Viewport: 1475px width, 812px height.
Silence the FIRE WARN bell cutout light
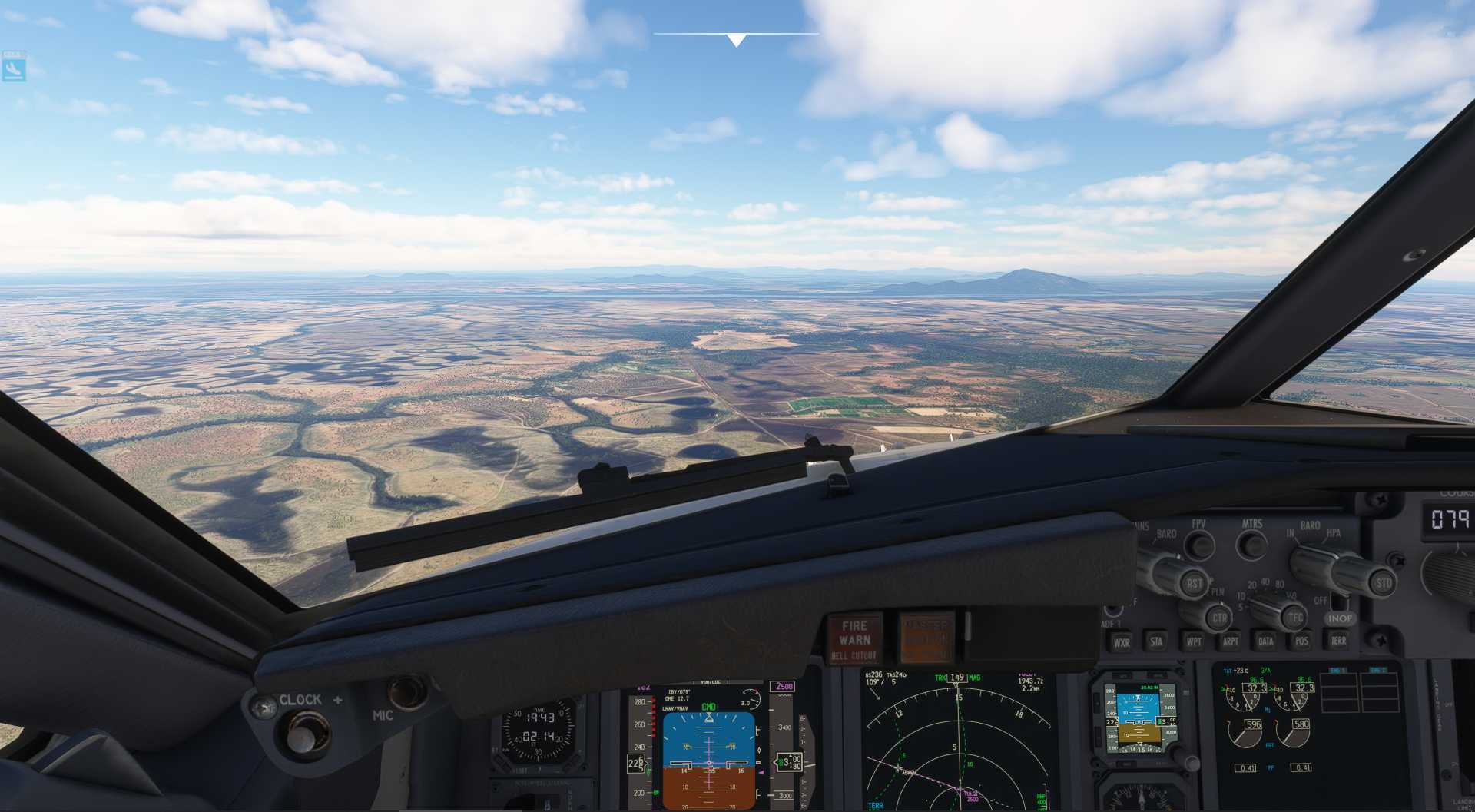click(854, 638)
